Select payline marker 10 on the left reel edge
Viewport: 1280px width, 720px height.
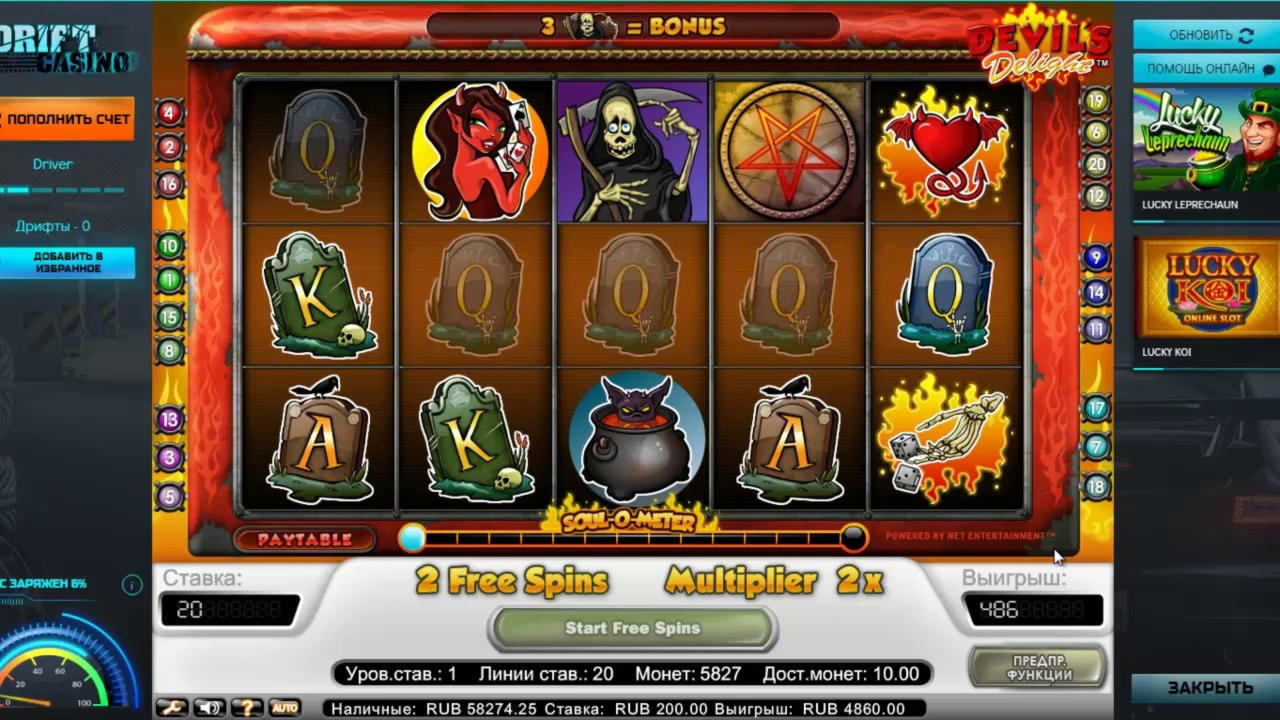(168, 244)
